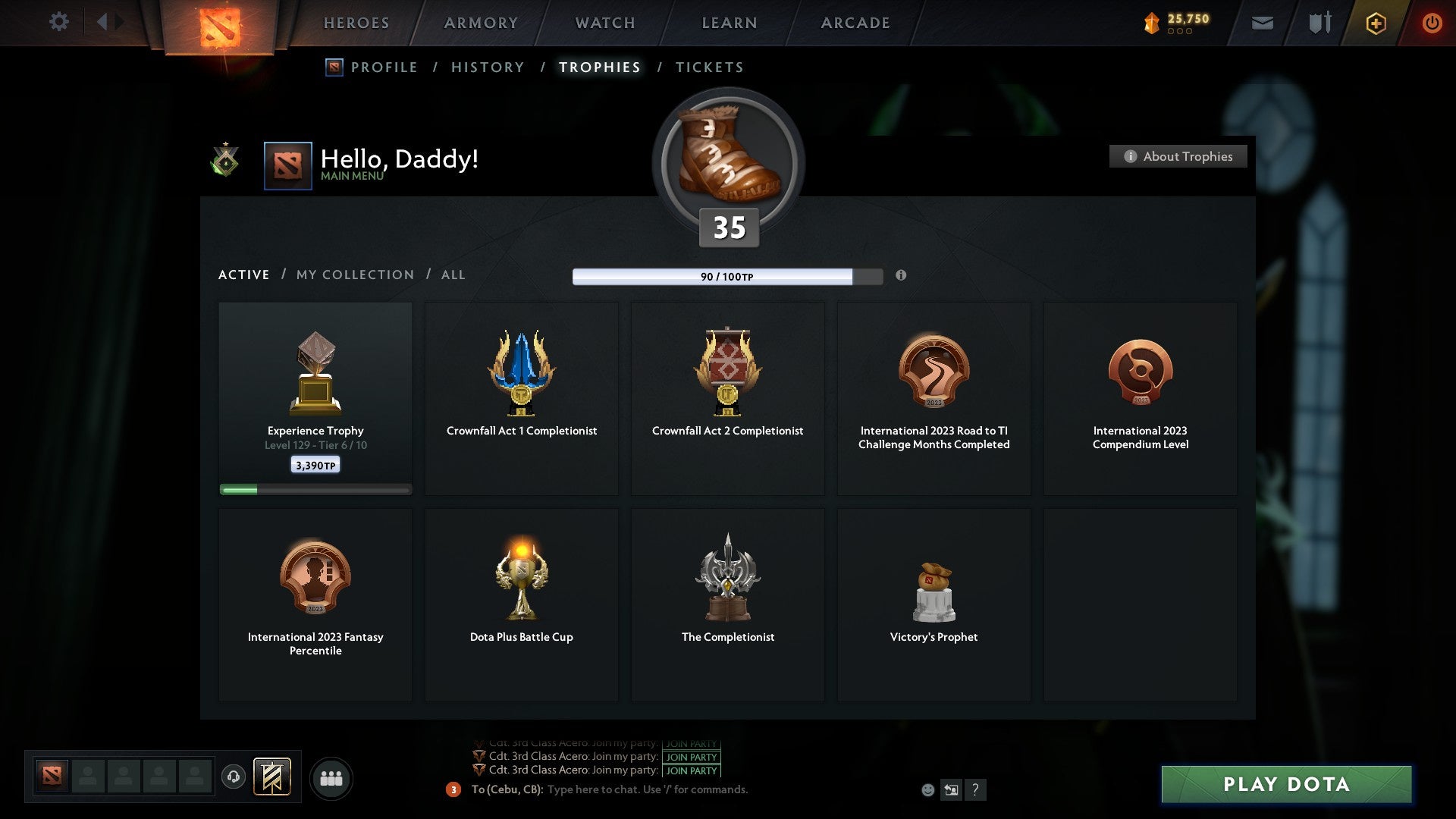The width and height of the screenshot is (1456, 819).
Task: Open the chat help question mark icon
Action: (976, 789)
